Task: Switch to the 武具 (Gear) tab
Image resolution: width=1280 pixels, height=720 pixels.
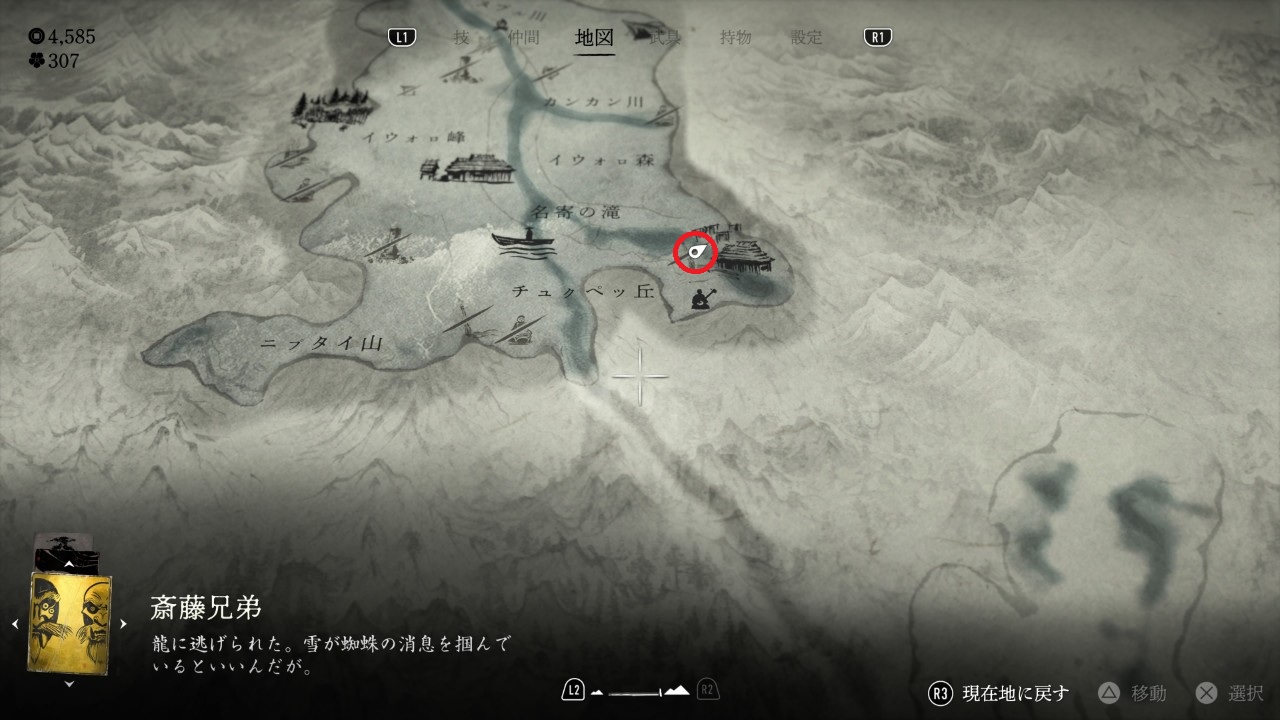Action: coord(665,38)
